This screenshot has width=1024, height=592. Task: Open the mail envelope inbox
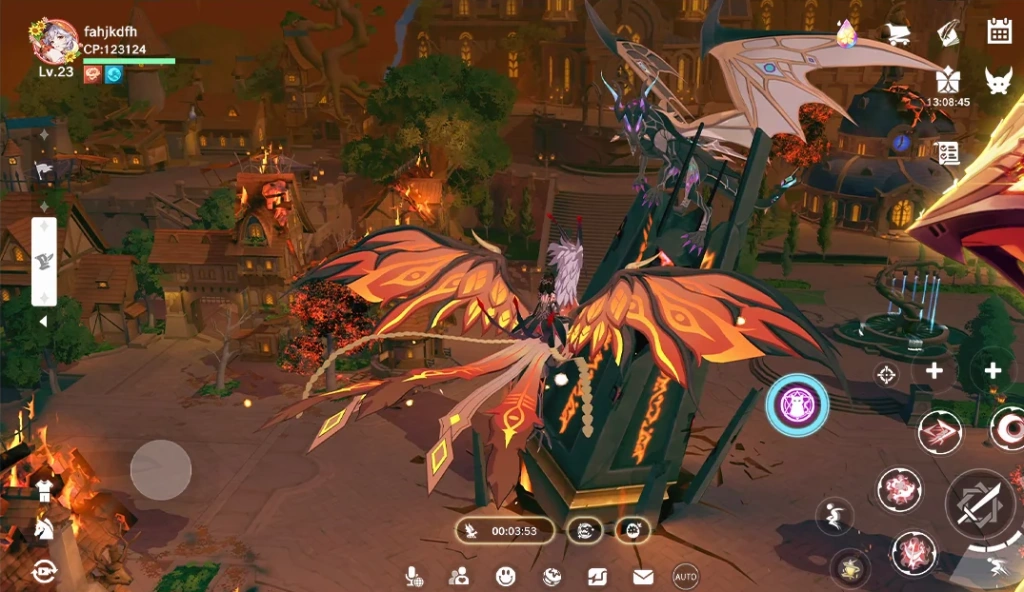pos(642,577)
